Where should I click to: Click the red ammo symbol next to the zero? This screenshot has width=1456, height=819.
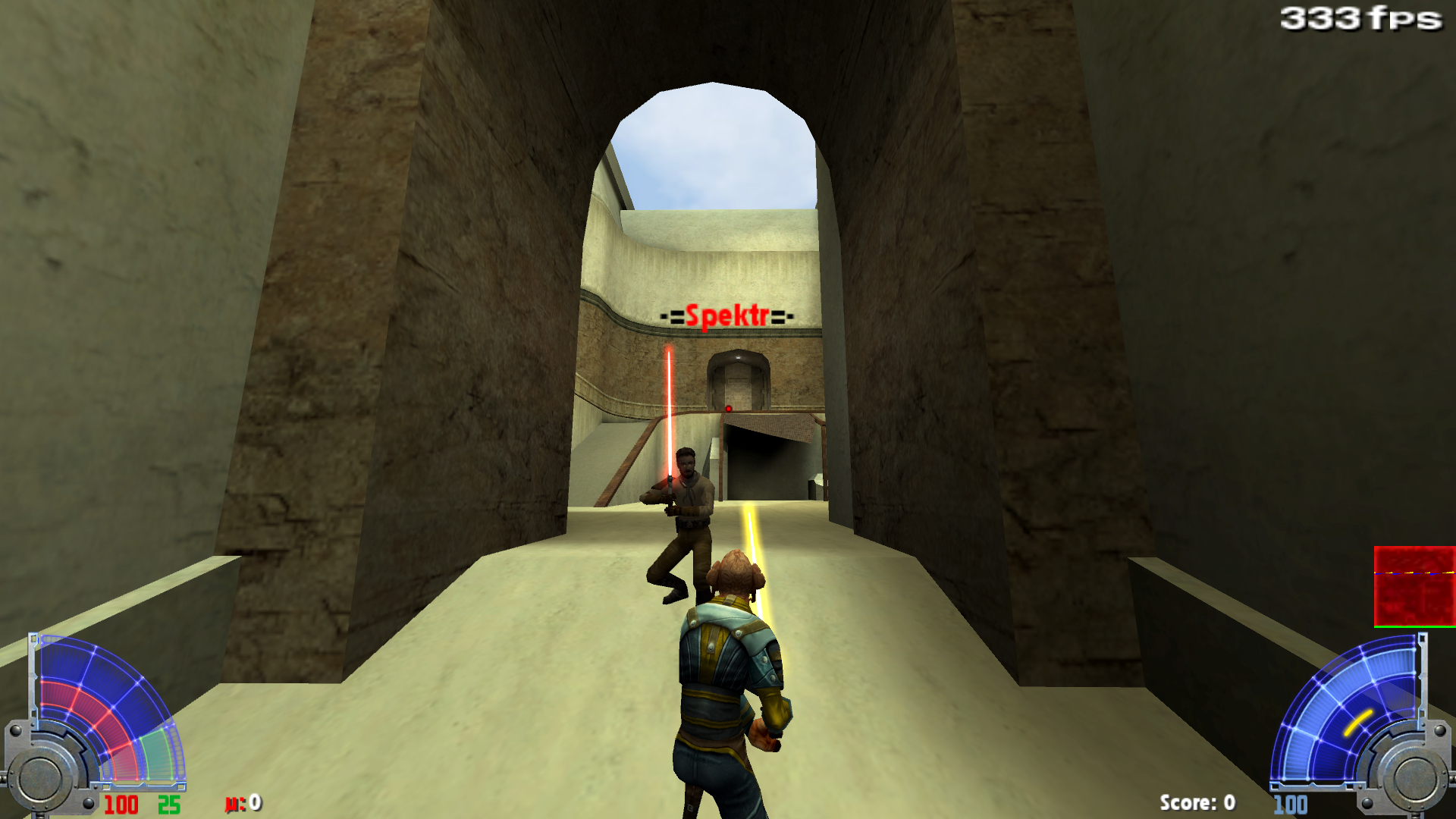(x=234, y=802)
